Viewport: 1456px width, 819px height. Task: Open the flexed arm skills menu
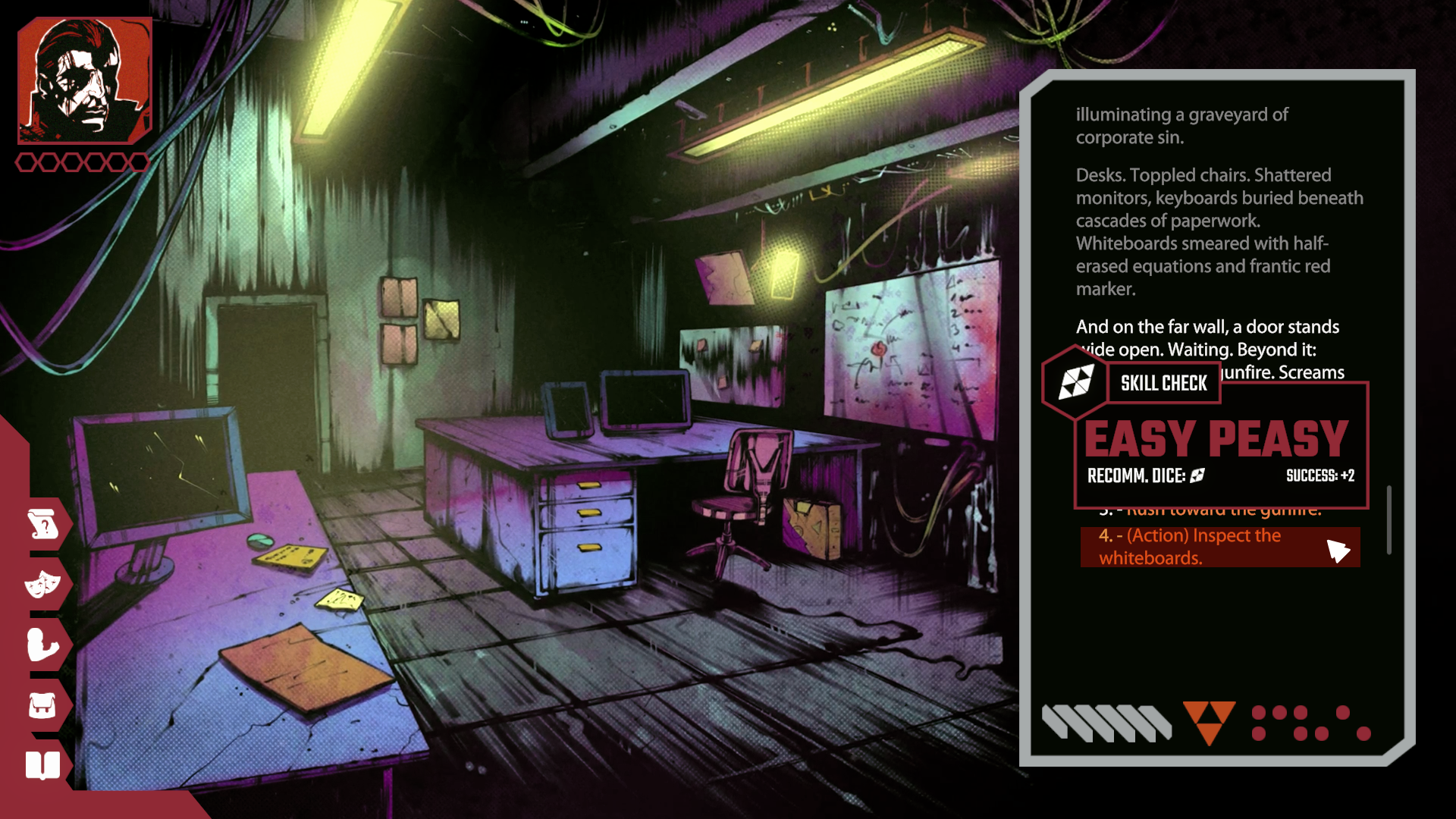pos(43,645)
